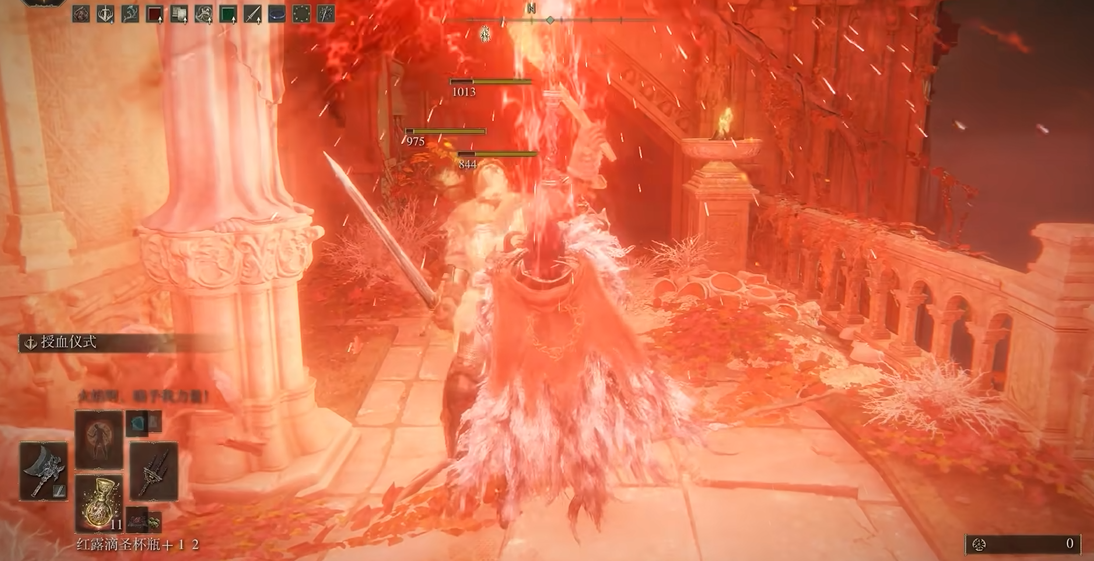Click the sword attack buff icon
The width and height of the screenshot is (1094, 561).
coord(252,14)
